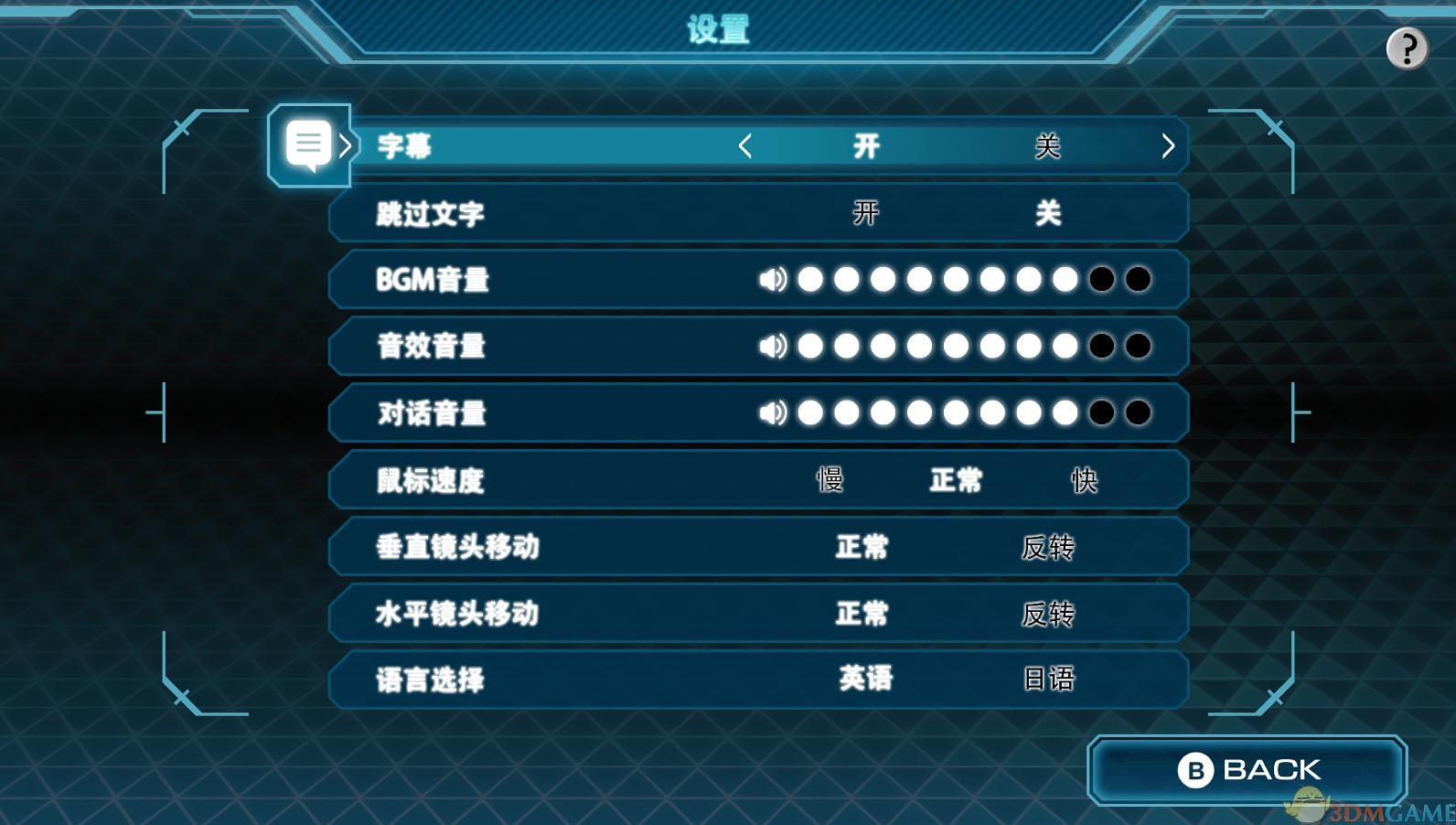Click the BGM音量 speaker icon

[x=773, y=280]
